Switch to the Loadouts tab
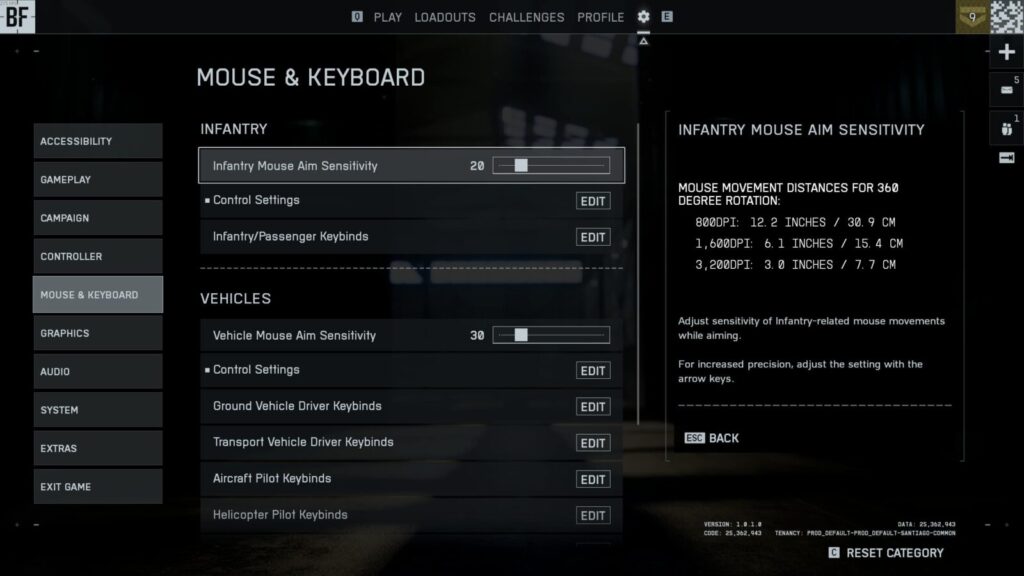This screenshot has width=1024, height=576. [x=445, y=17]
